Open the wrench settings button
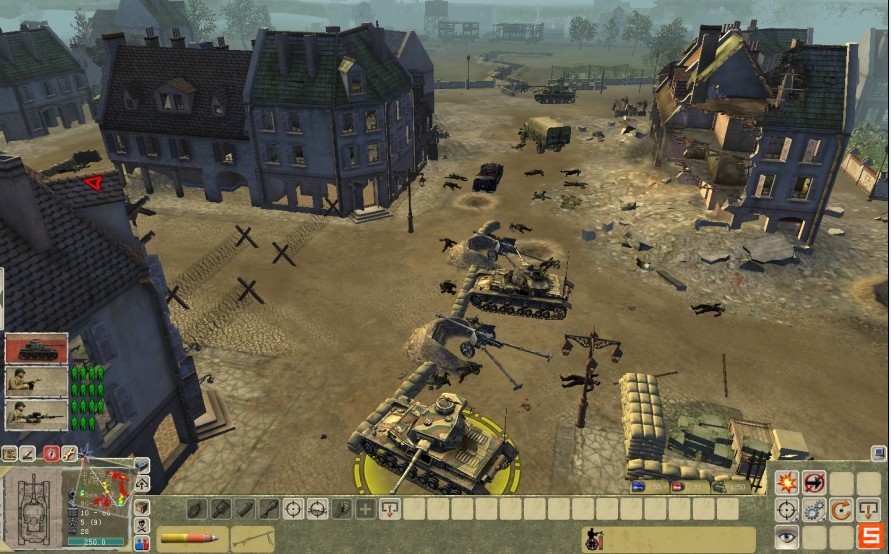The width and height of the screenshot is (891, 554). [70, 453]
